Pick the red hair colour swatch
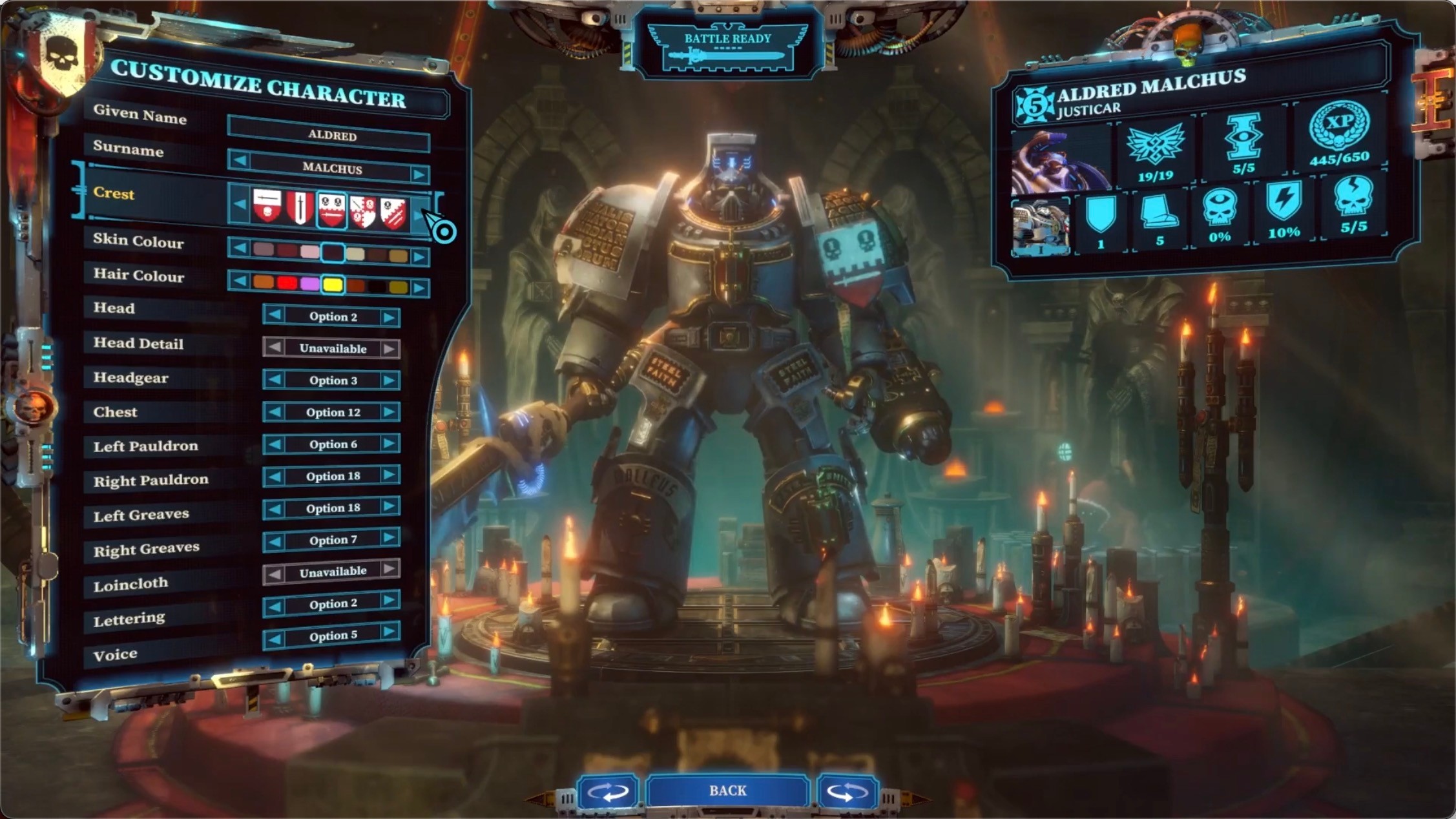The image size is (1456, 819). point(287,283)
